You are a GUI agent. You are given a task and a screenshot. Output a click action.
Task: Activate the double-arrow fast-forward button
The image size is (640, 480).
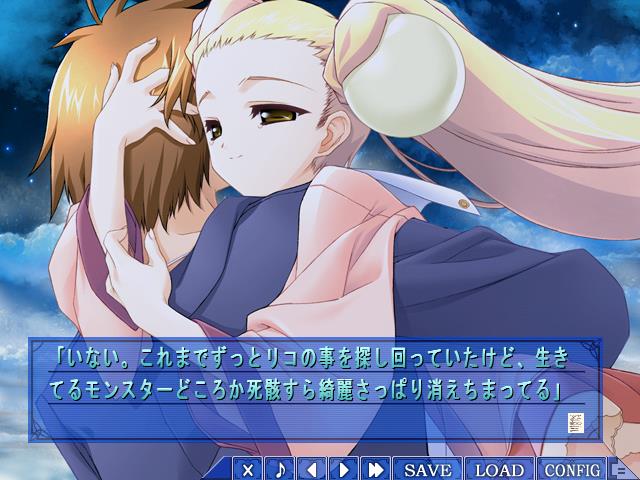click(x=376, y=469)
